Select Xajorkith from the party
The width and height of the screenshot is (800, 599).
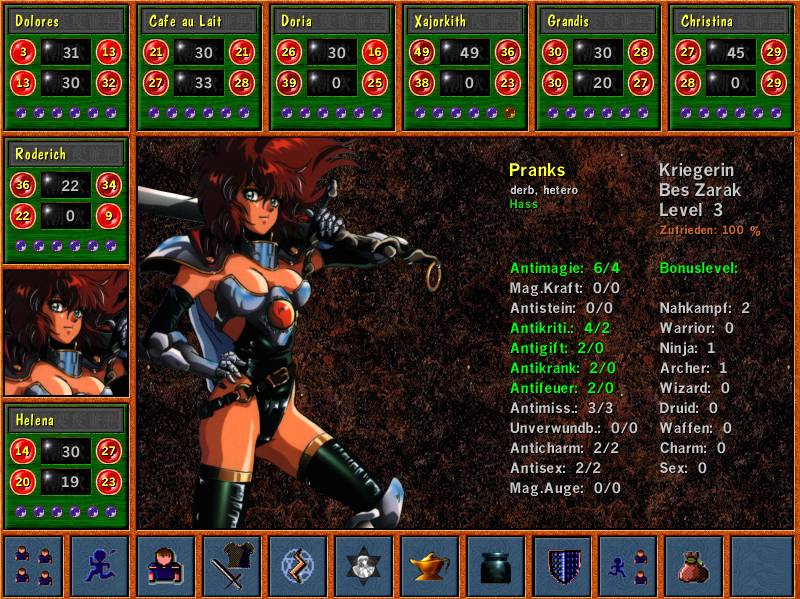(x=466, y=21)
